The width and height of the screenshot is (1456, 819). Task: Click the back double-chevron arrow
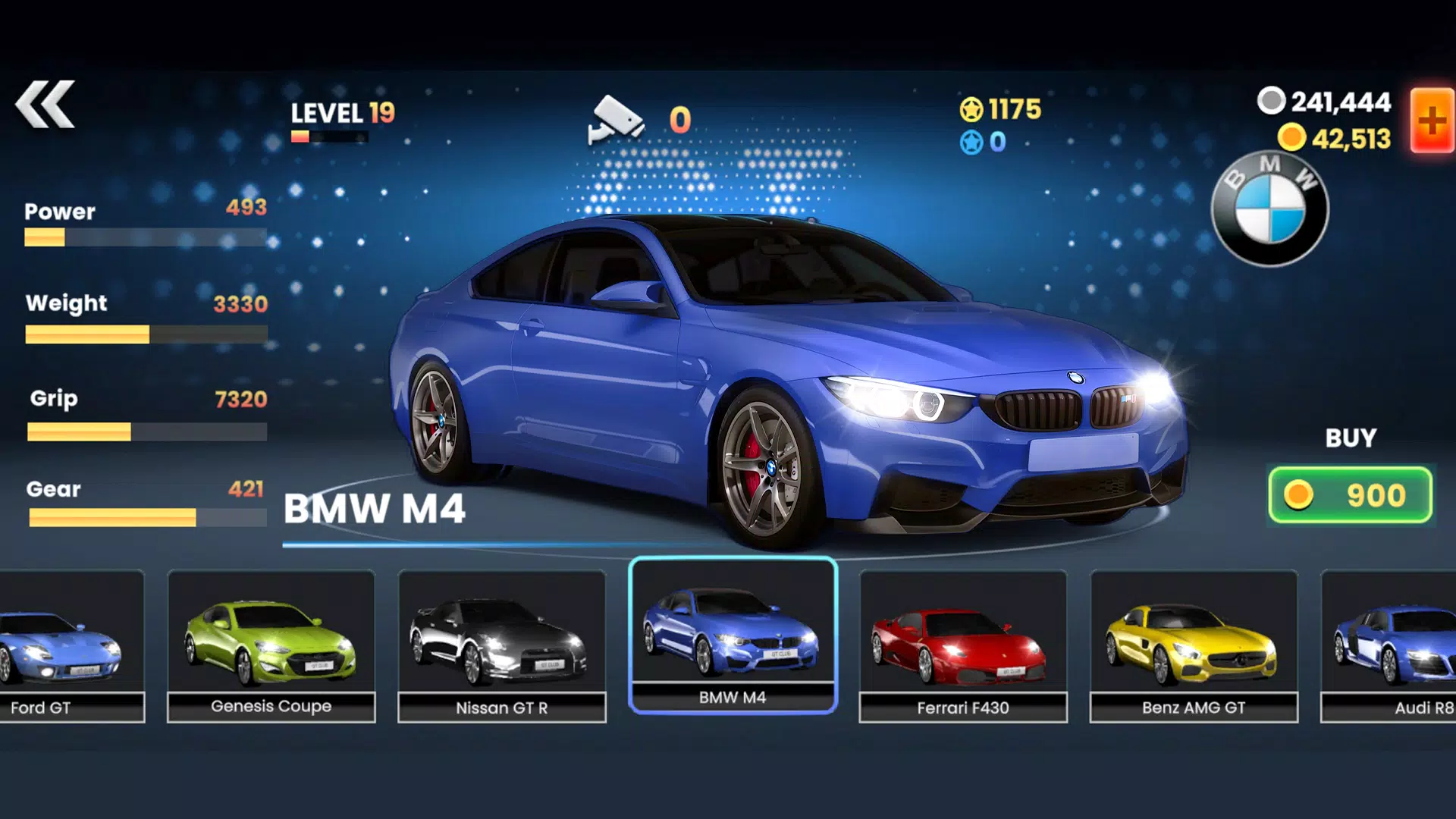click(x=47, y=102)
